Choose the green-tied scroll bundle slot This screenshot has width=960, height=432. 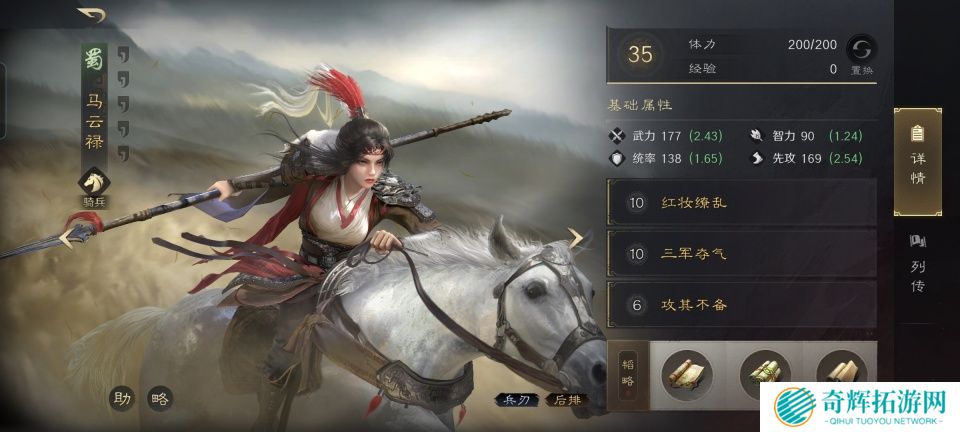click(x=764, y=373)
